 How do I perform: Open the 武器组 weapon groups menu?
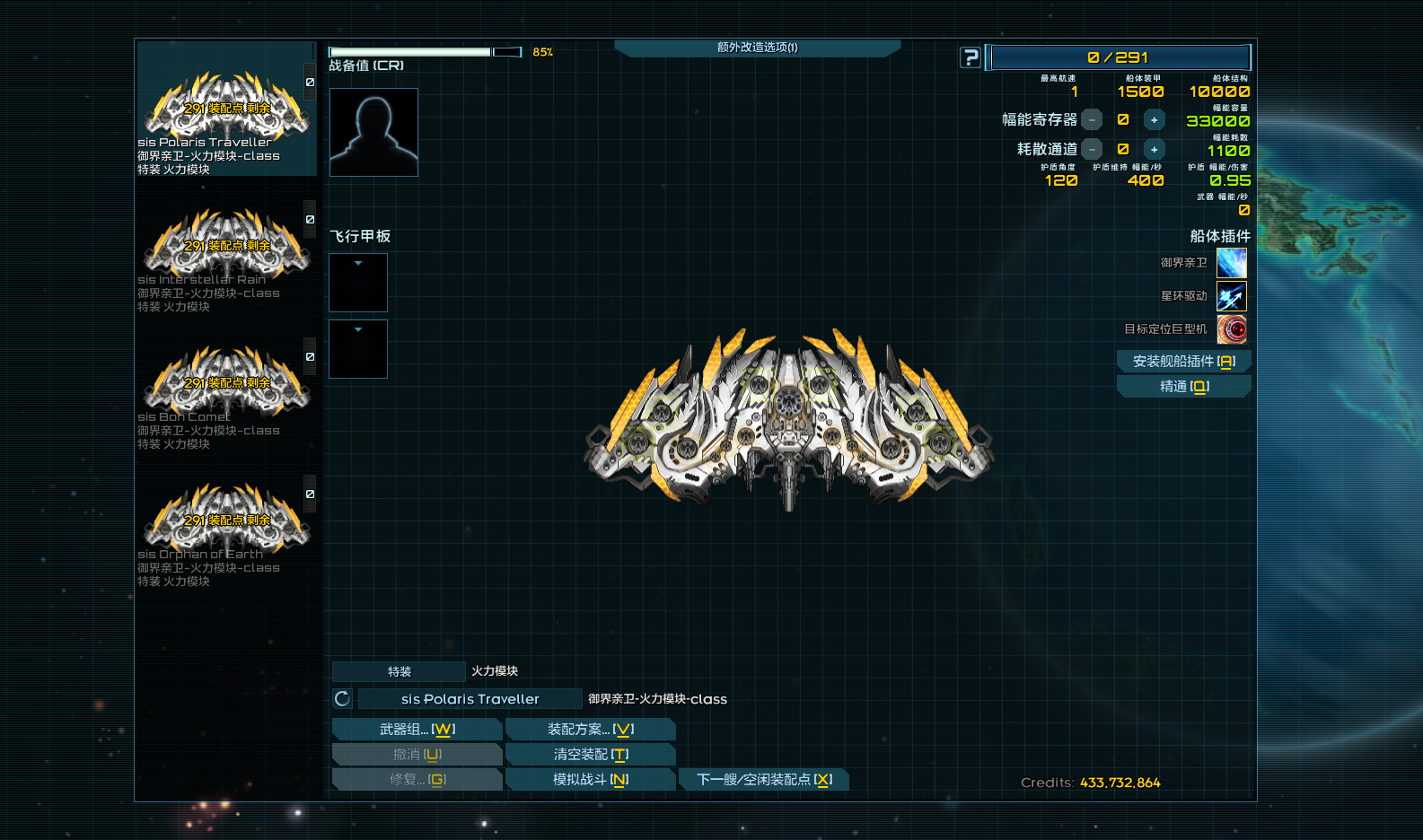(417, 730)
